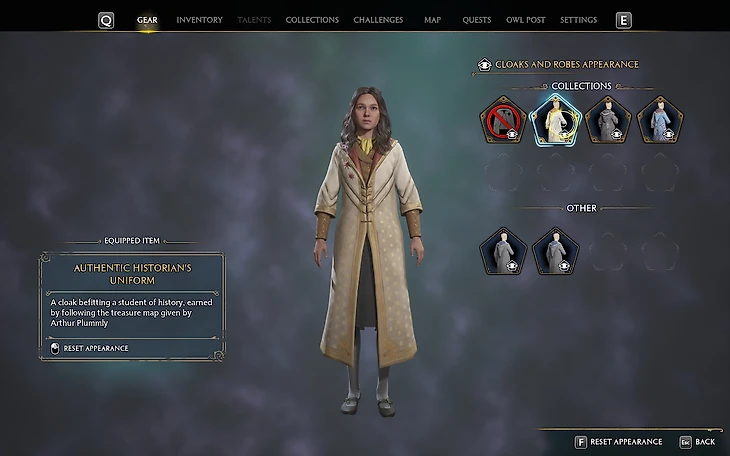
Task: Select the cream-colored historian's robe appearance
Action: 555,120
